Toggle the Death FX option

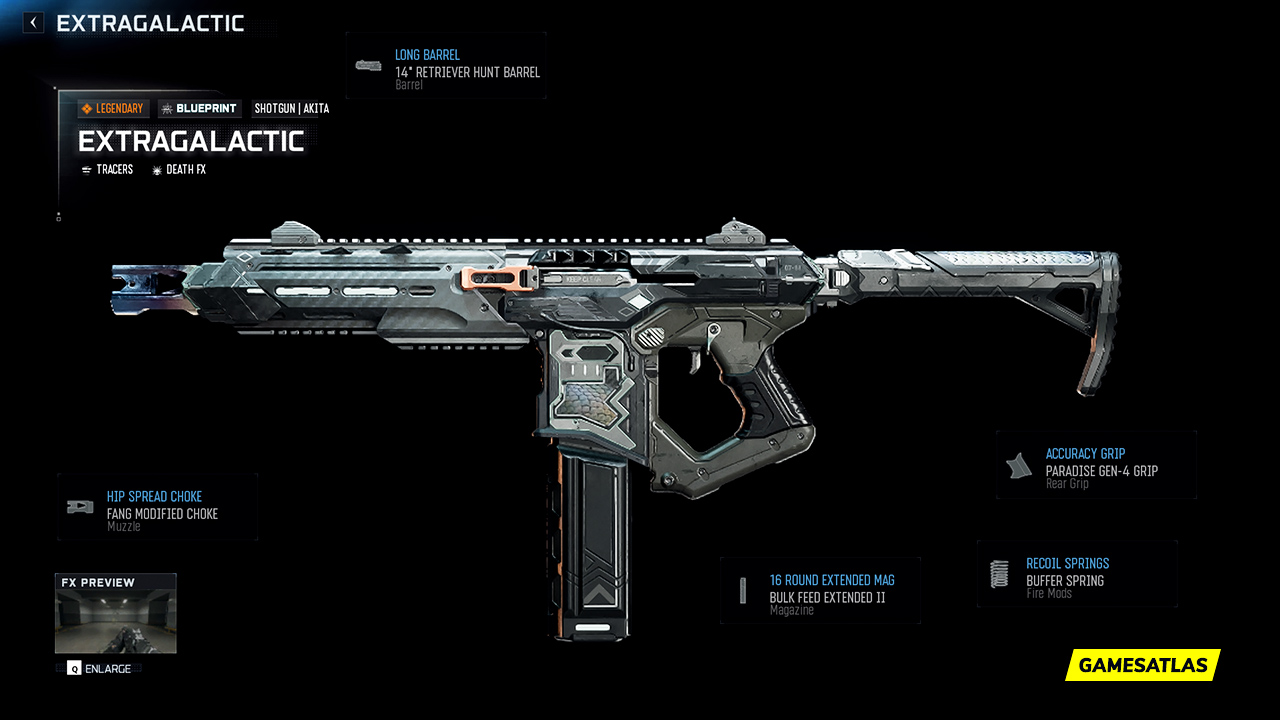(179, 169)
